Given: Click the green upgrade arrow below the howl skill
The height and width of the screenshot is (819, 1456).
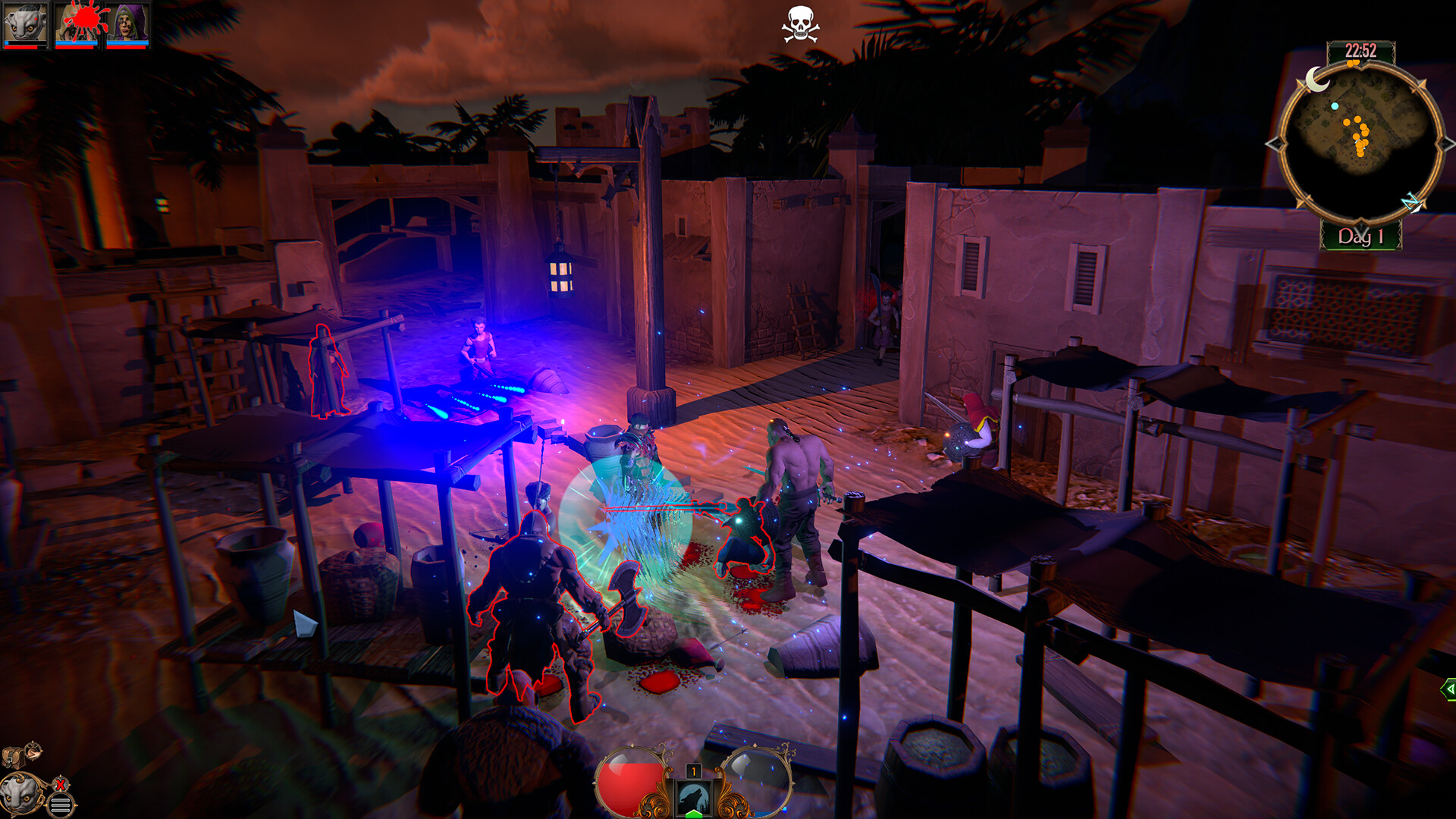Looking at the screenshot, I should pyautogui.click(x=692, y=814).
